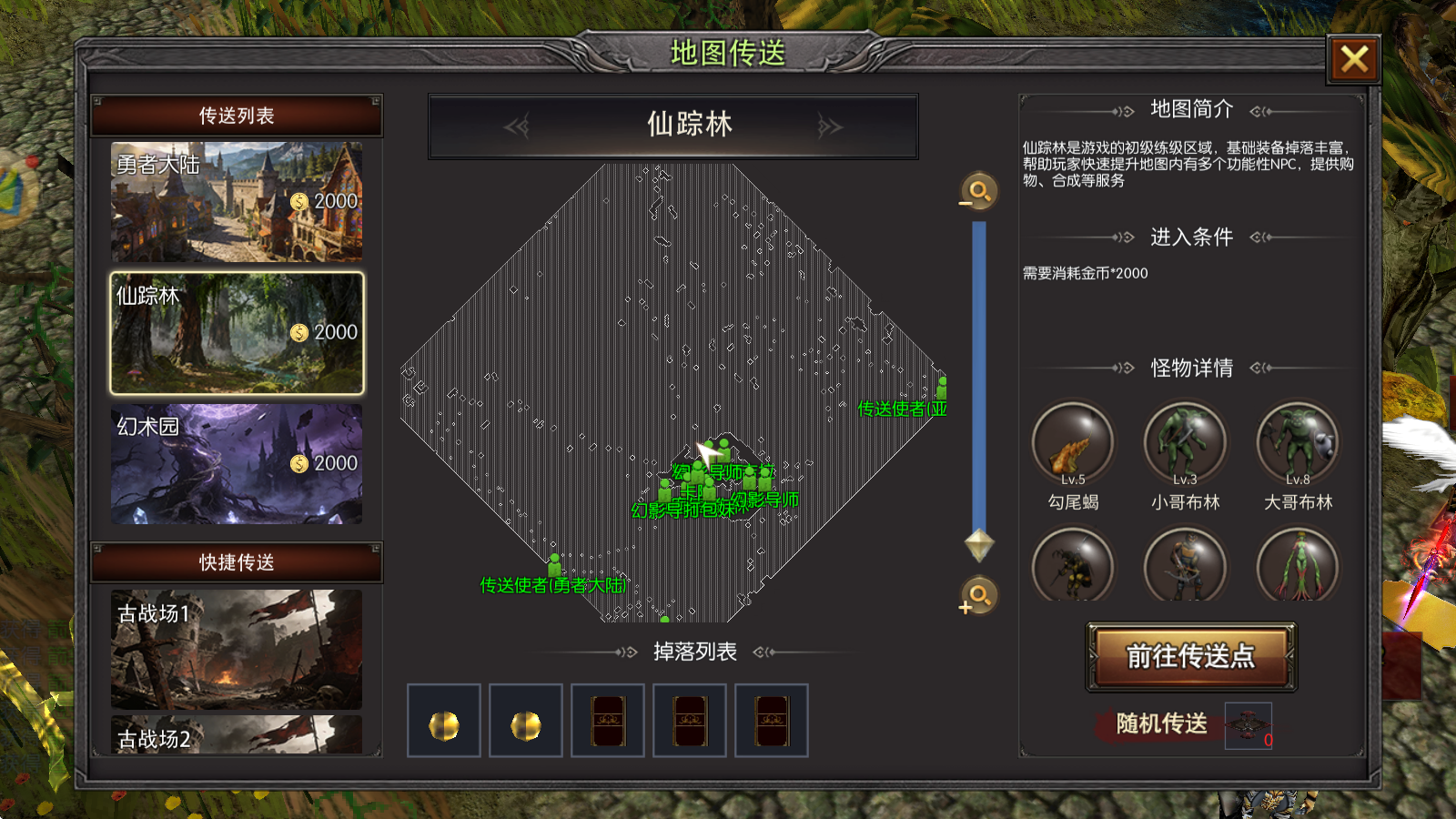Select the Lv.3 小哥布林 monster icon
This screenshot has height=819, width=1456.
pos(1186,440)
